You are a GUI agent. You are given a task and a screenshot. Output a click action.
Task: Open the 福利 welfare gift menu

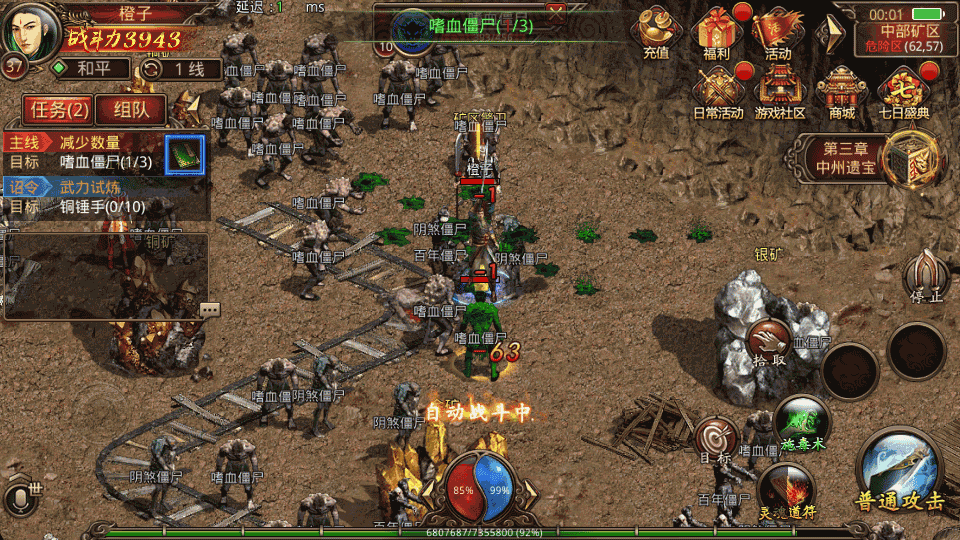pyautogui.click(x=718, y=33)
